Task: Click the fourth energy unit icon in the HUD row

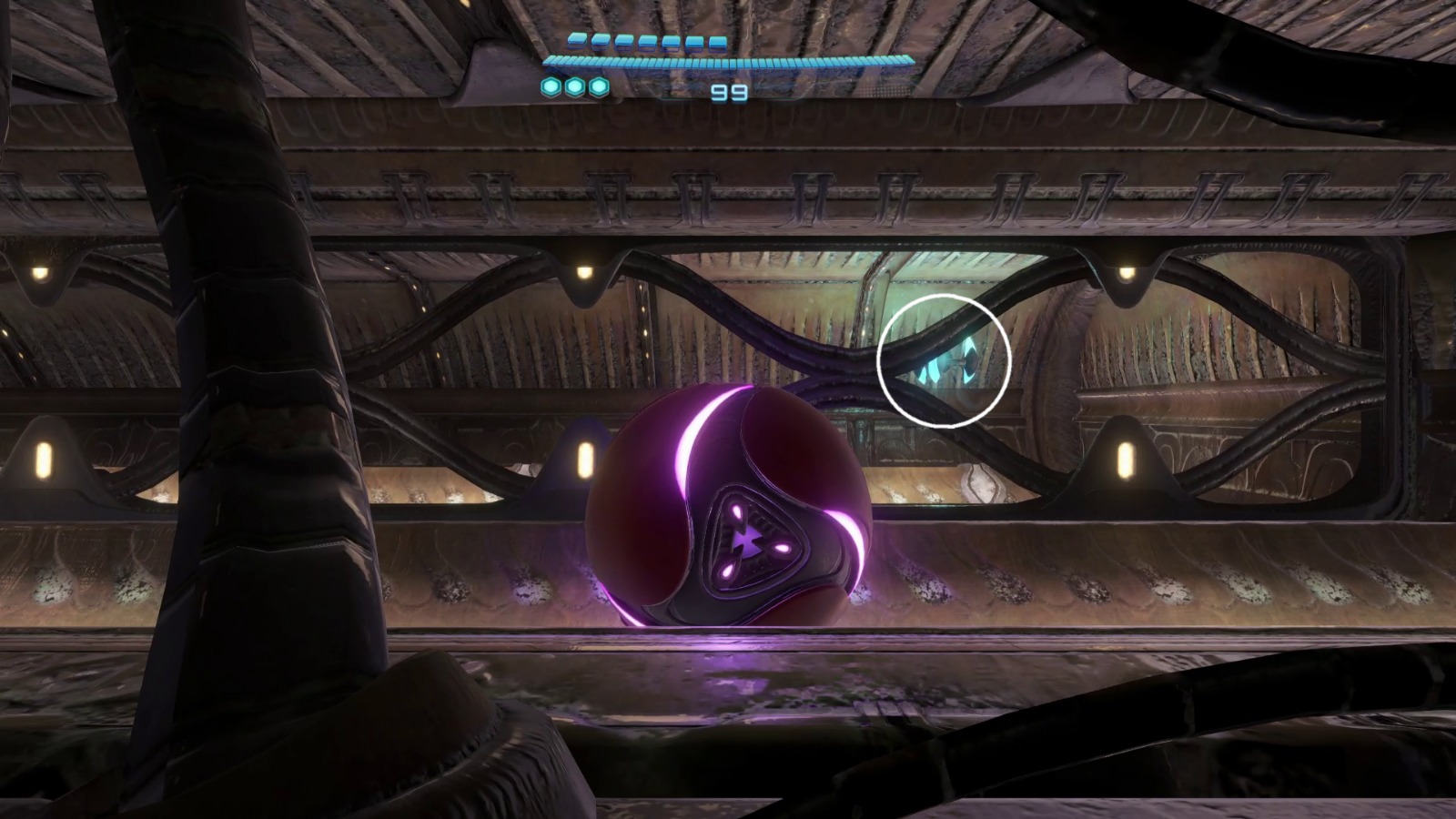Action: (x=646, y=42)
